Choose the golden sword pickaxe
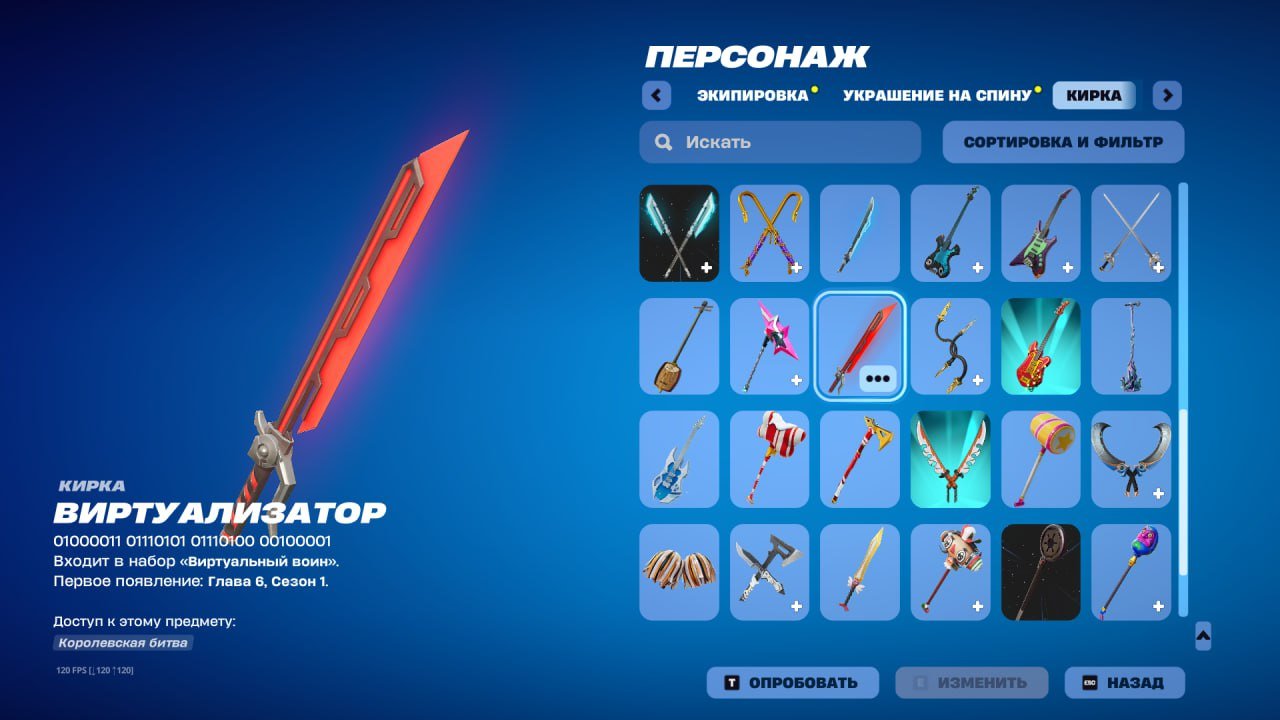This screenshot has height=720, width=1280. pyautogui.click(x=861, y=572)
